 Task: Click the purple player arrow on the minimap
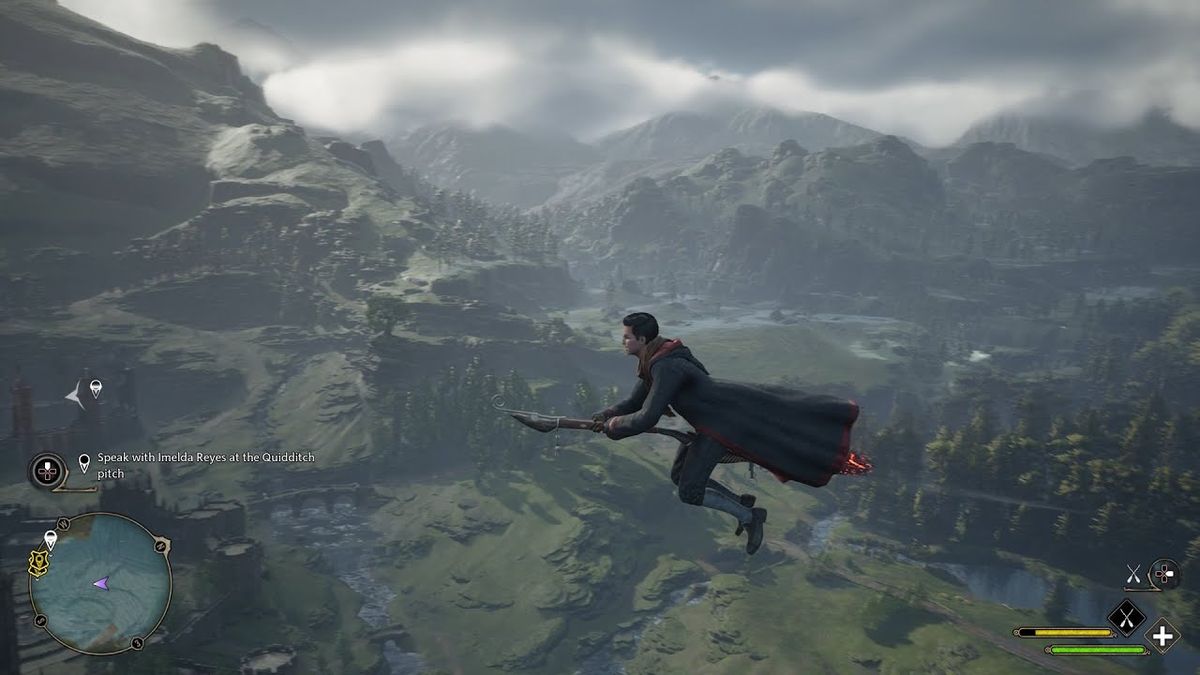[x=101, y=583]
